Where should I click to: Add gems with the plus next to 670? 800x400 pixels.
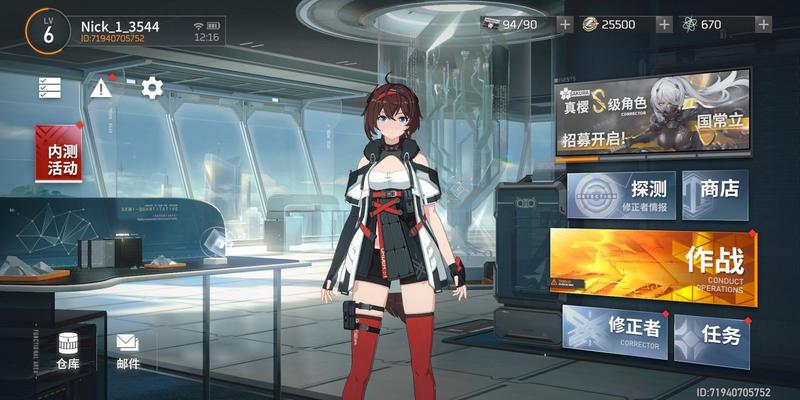point(764,25)
